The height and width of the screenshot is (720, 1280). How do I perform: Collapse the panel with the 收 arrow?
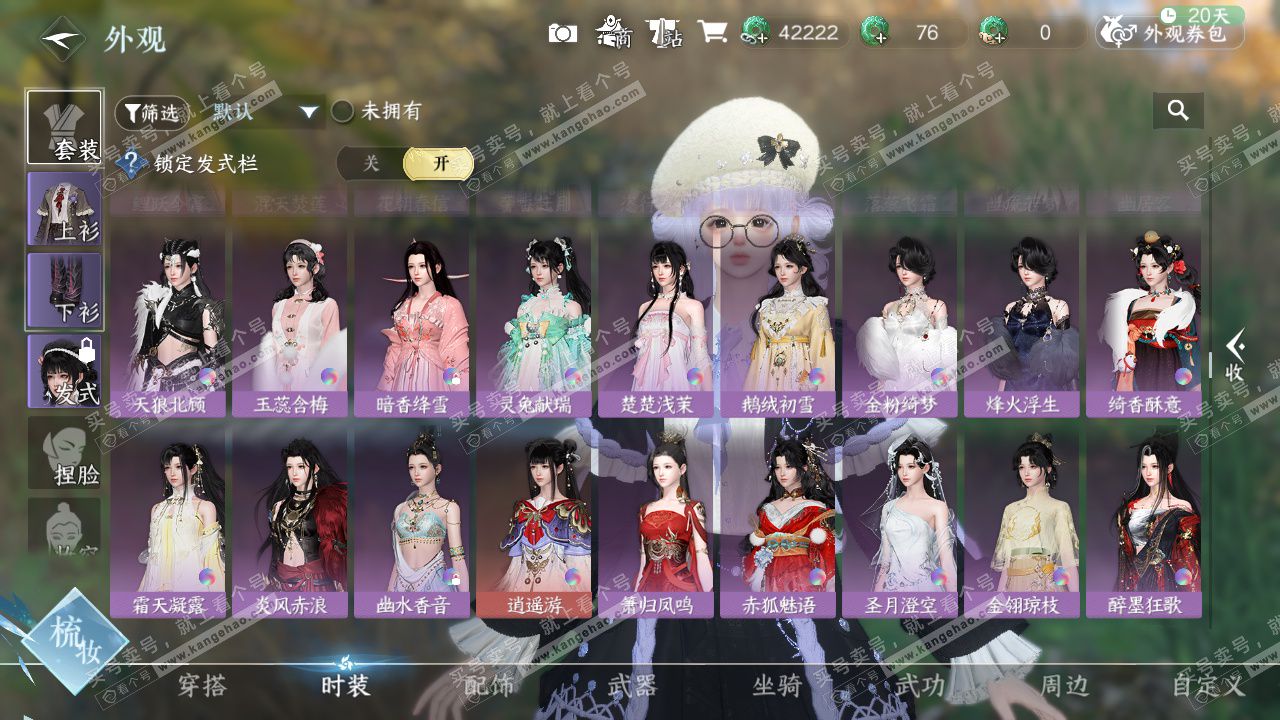[x=1235, y=357]
